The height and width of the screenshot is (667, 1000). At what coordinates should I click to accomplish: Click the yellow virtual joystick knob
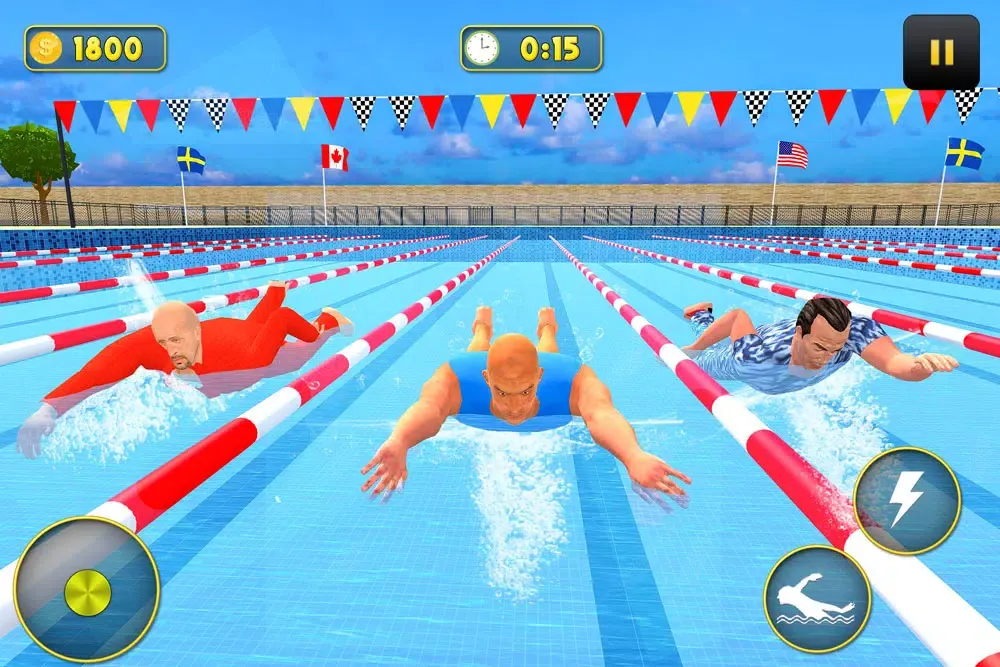click(88, 593)
